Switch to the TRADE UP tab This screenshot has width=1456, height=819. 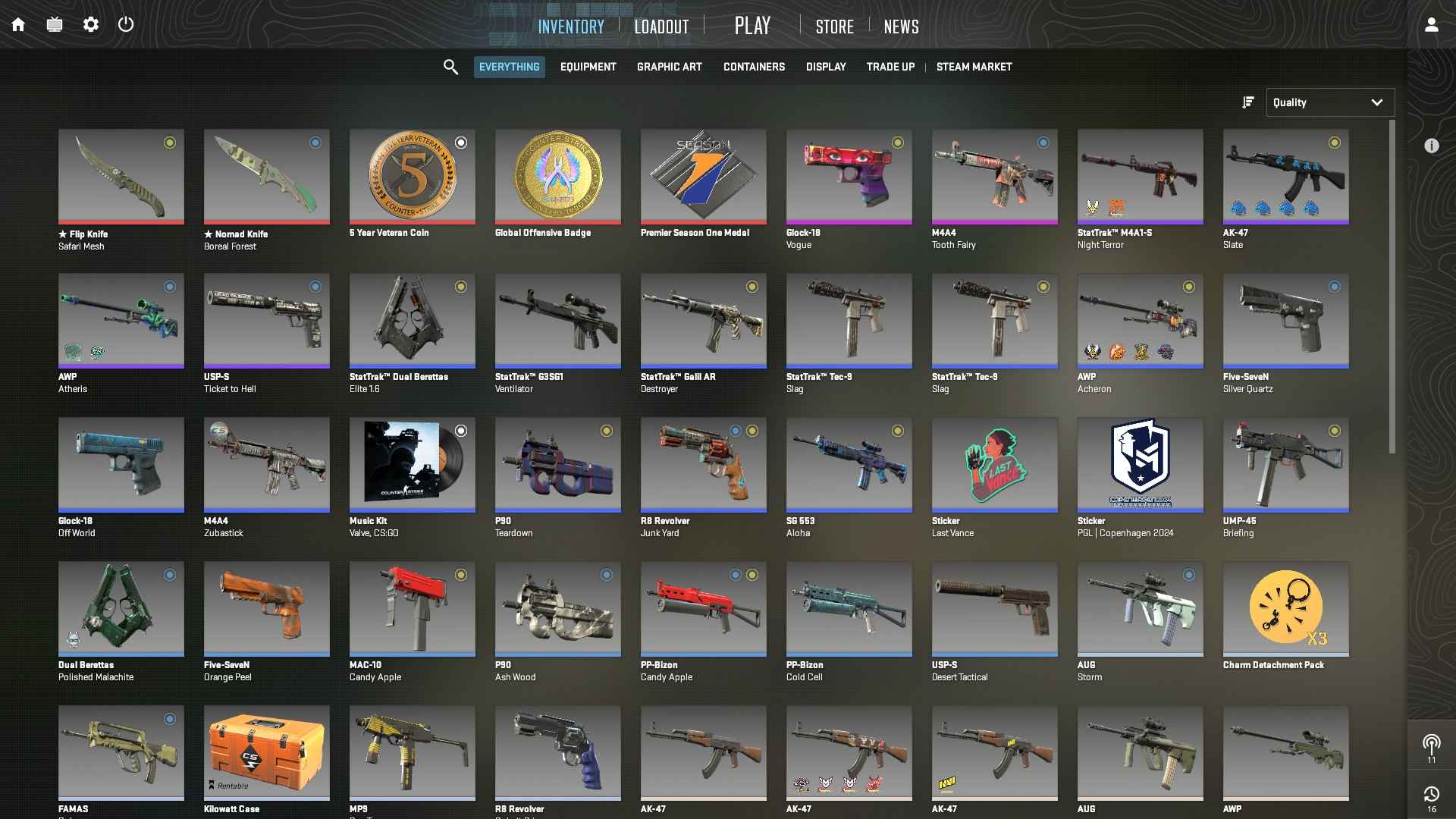(x=890, y=67)
